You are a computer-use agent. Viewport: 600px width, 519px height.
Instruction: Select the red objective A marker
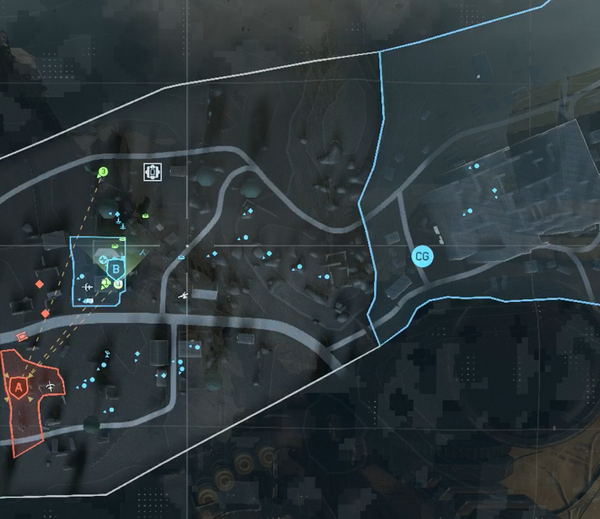17,384
